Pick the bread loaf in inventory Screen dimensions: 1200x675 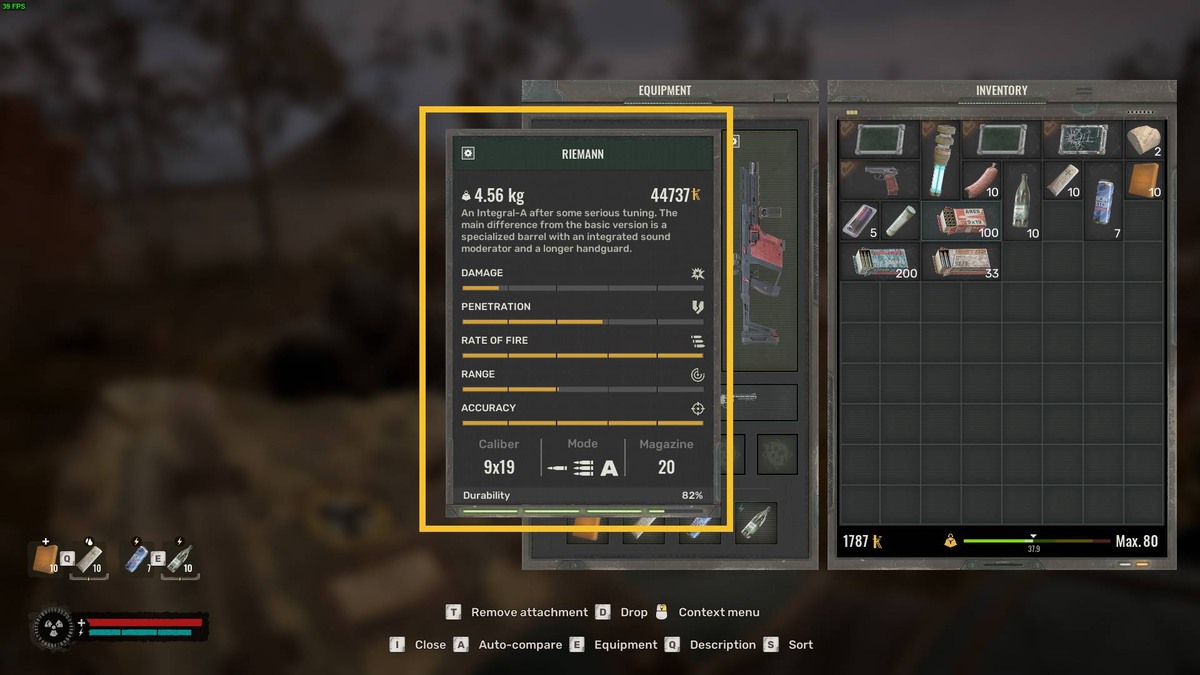pos(1142,140)
